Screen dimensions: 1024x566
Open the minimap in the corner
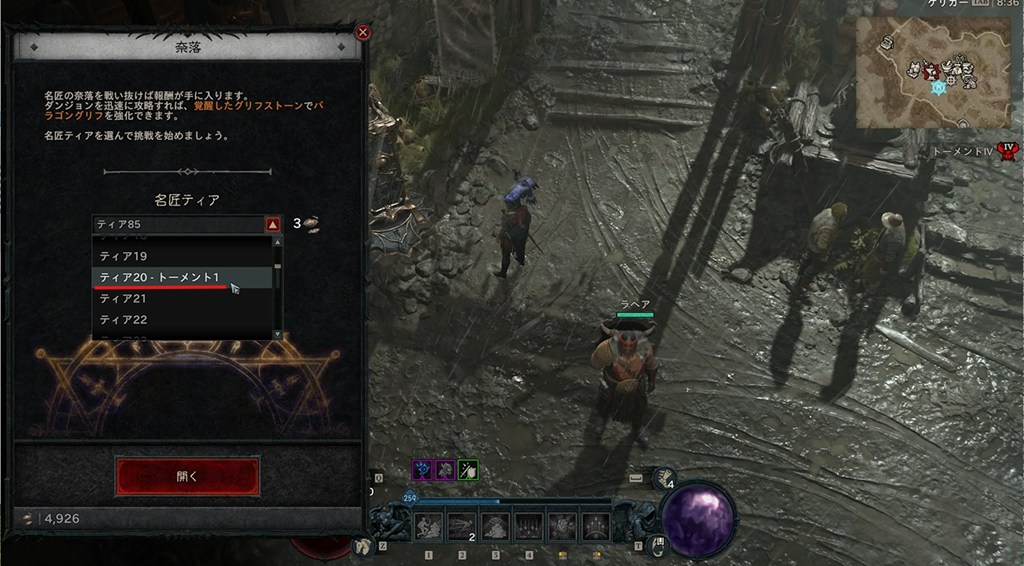coord(935,72)
